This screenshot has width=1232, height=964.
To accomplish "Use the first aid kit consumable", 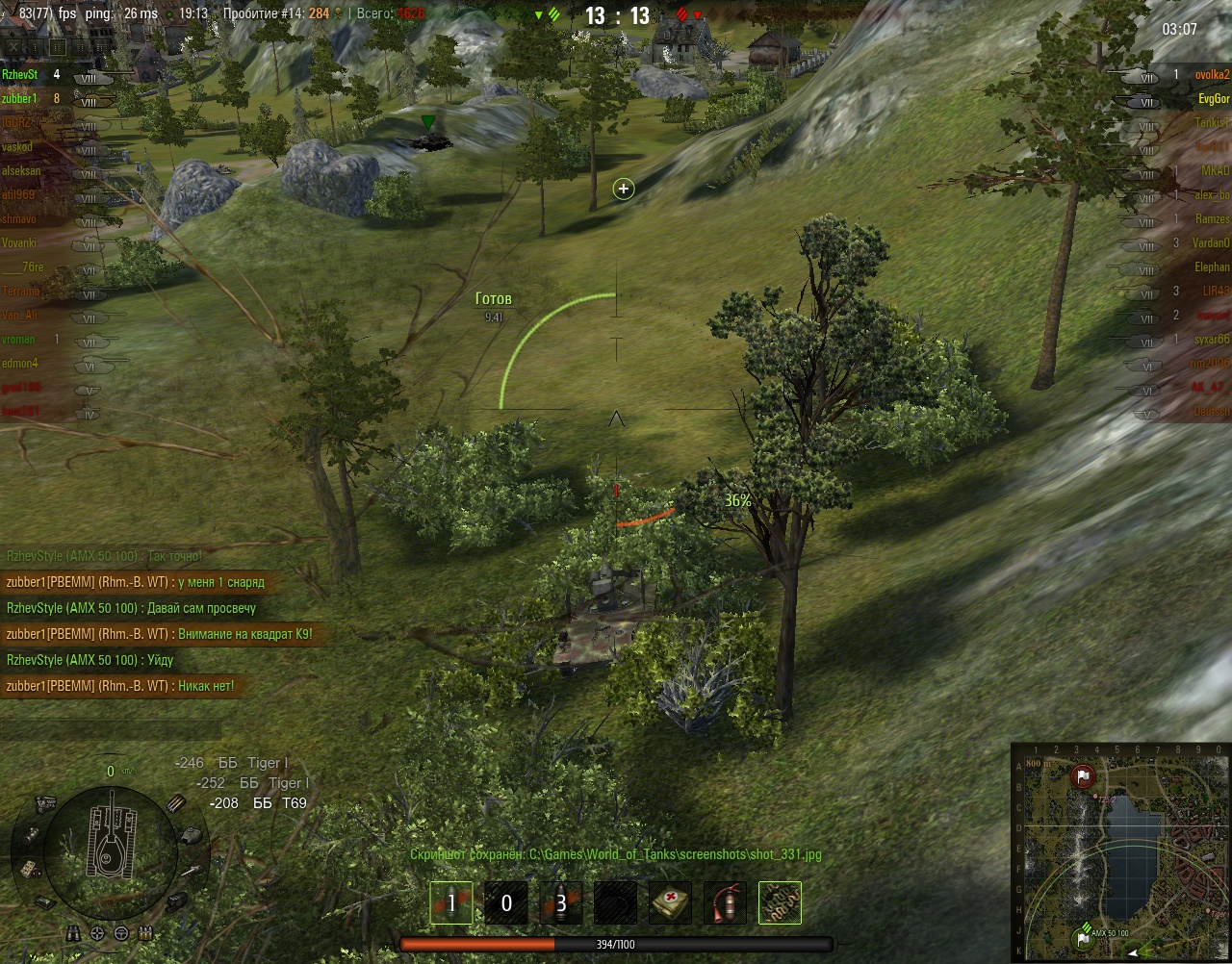I will (670, 903).
